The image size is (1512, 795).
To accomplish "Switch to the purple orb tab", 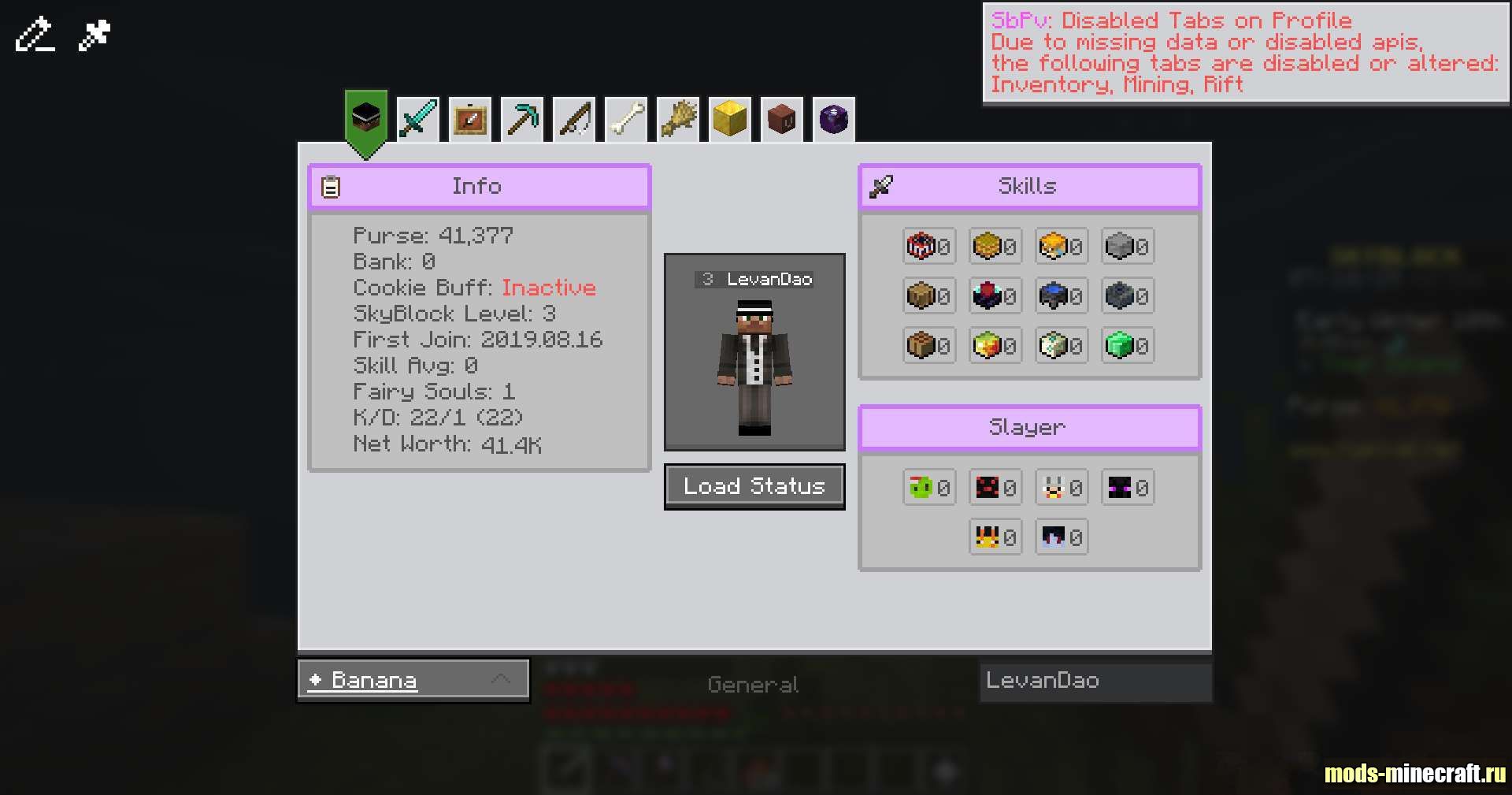I will [833, 120].
